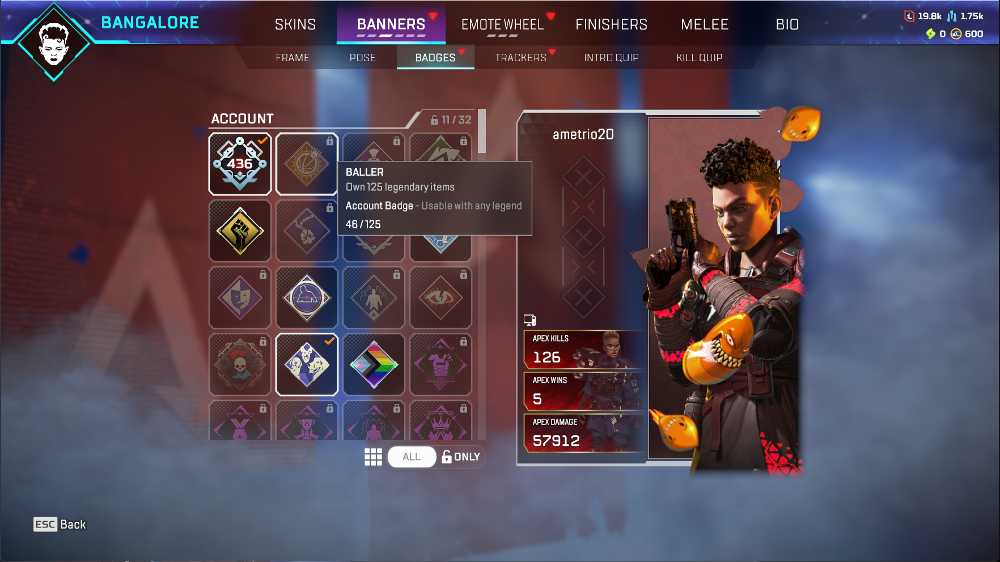Filter badges to unlocked Only

pyautogui.click(x=461, y=457)
